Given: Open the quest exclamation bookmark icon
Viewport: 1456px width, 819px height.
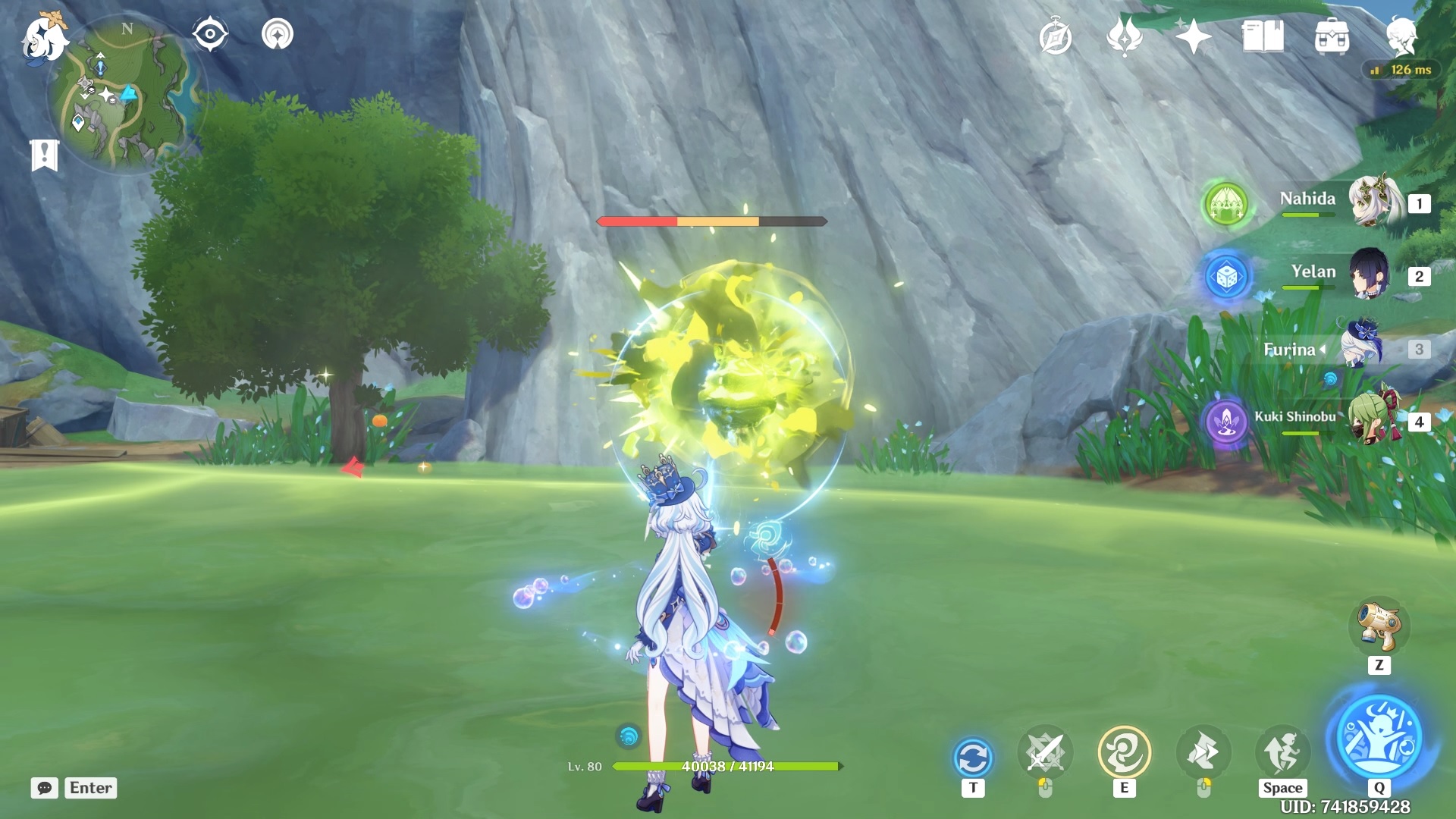Looking at the screenshot, I should (45, 155).
